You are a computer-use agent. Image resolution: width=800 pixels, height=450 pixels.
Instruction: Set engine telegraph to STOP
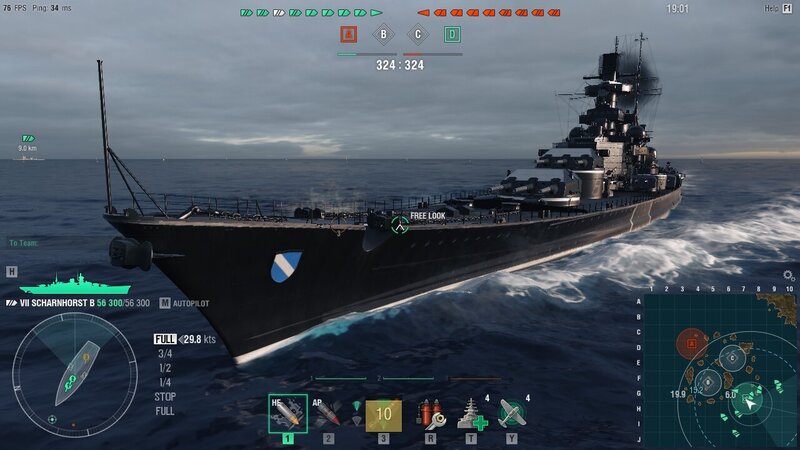click(165, 396)
